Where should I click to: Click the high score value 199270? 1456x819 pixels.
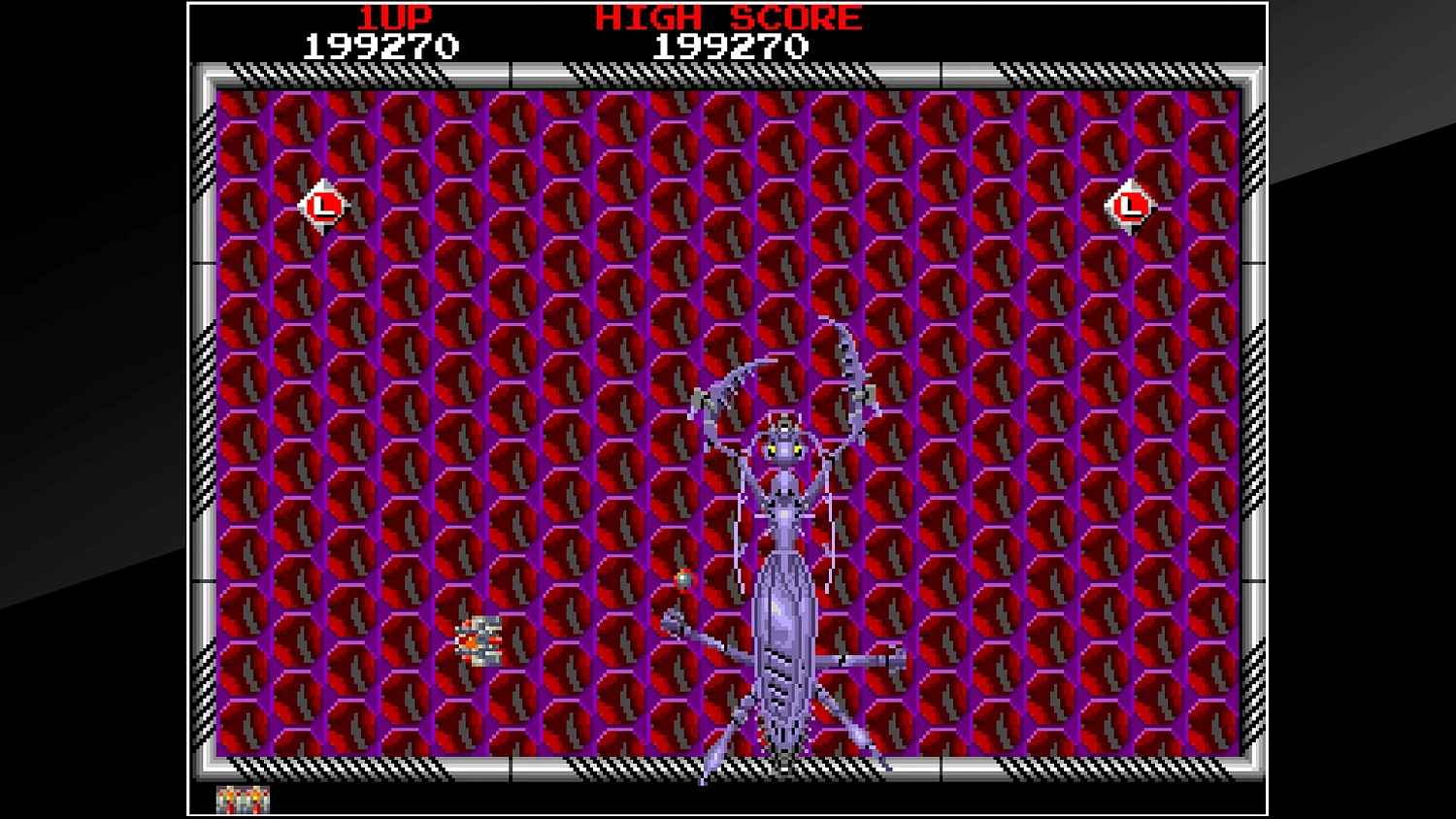click(x=731, y=43)
